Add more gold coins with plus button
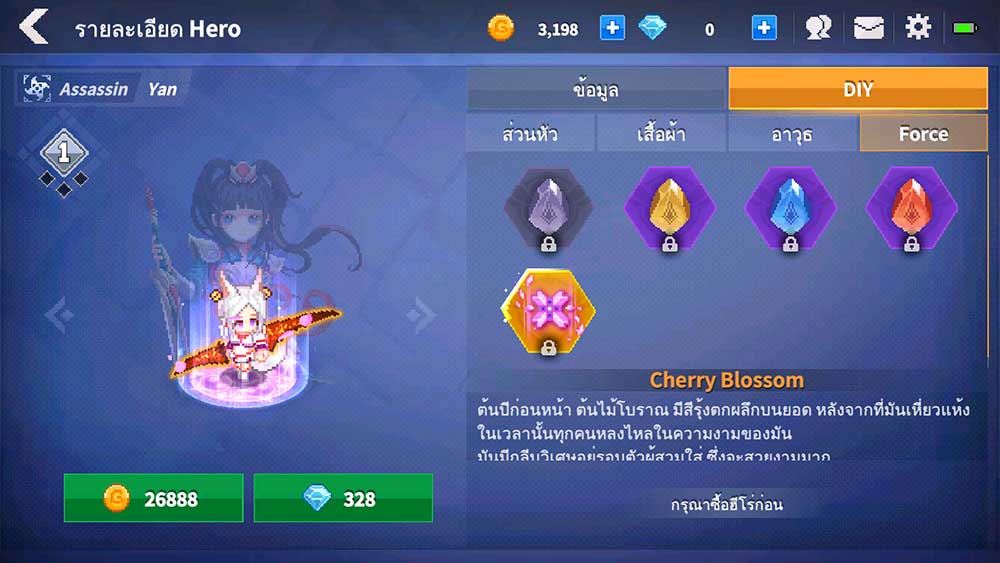Screen dimensions: 1000x563 pos(612,28)
